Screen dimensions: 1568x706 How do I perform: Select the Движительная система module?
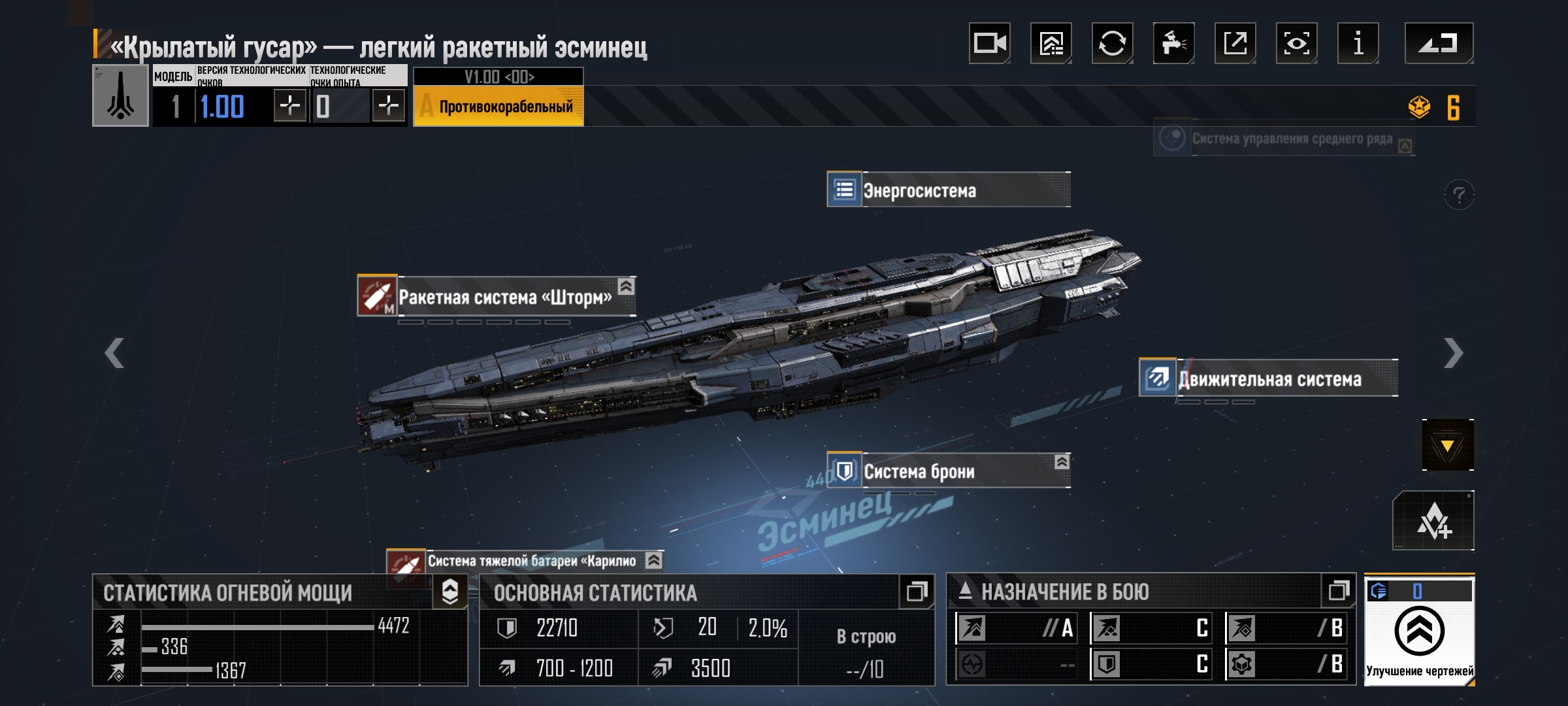(x=1268, y=378)
